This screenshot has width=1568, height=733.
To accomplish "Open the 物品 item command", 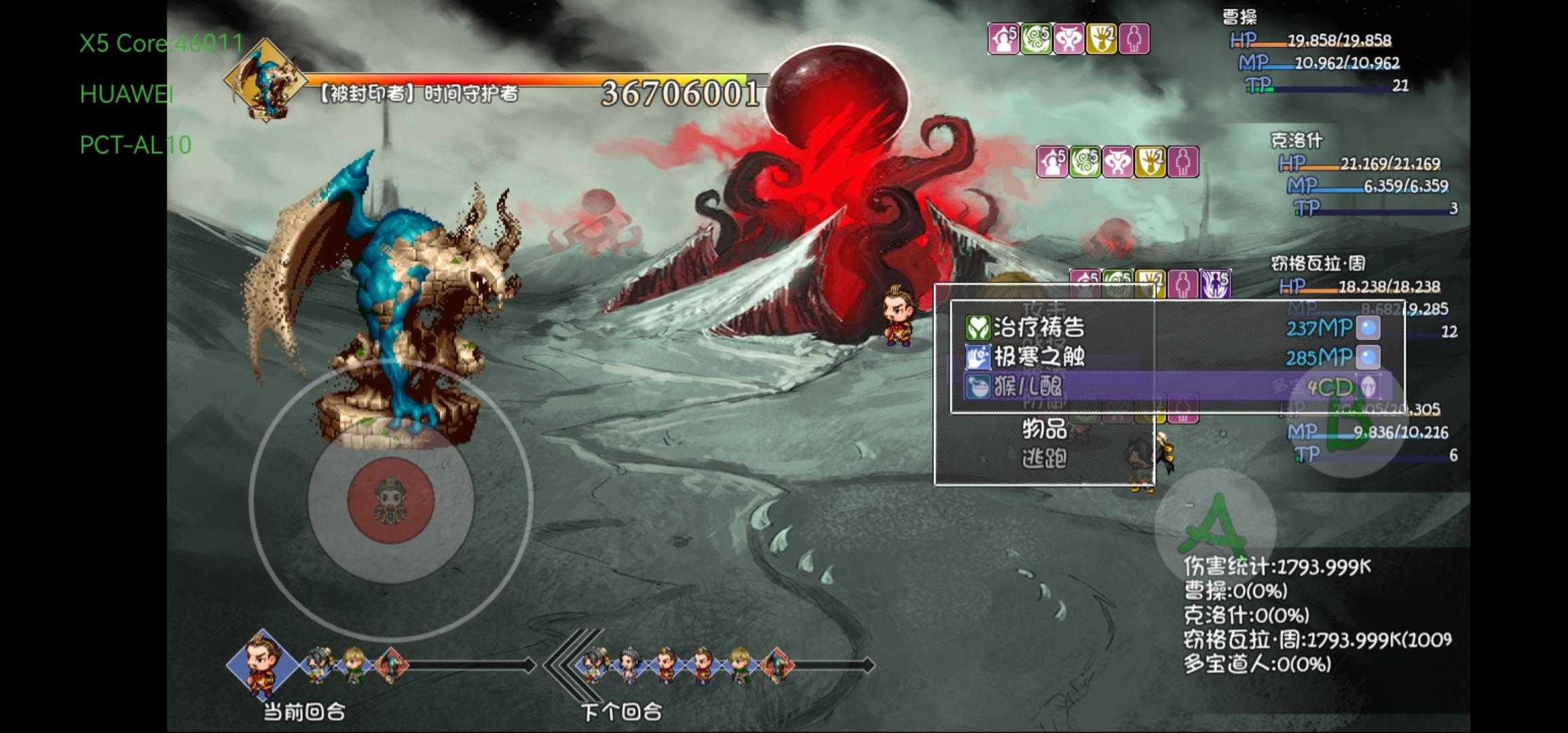I will pyautogui.click(x=1044, y=429).
